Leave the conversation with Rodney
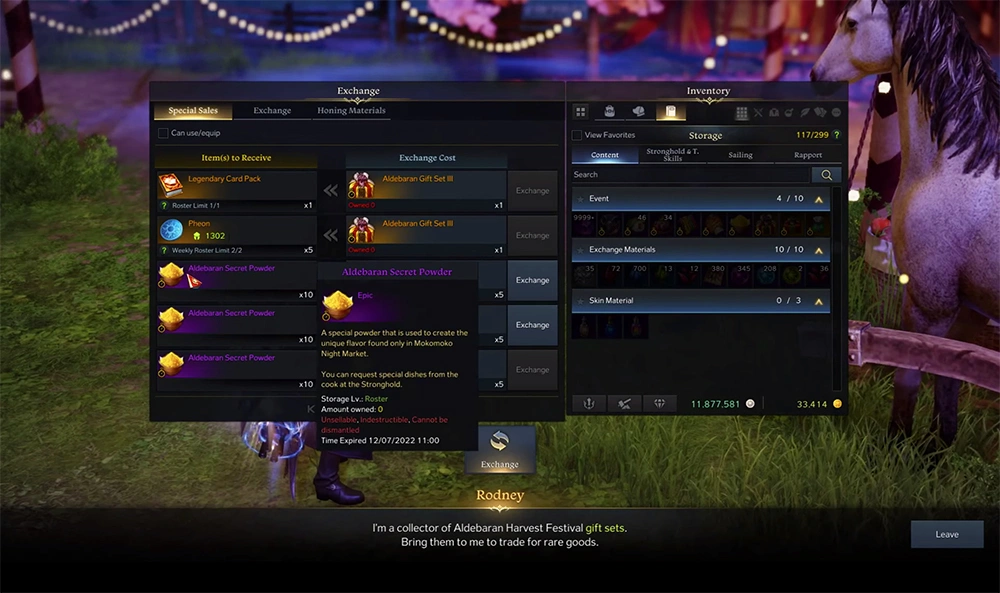 [946, 535]
